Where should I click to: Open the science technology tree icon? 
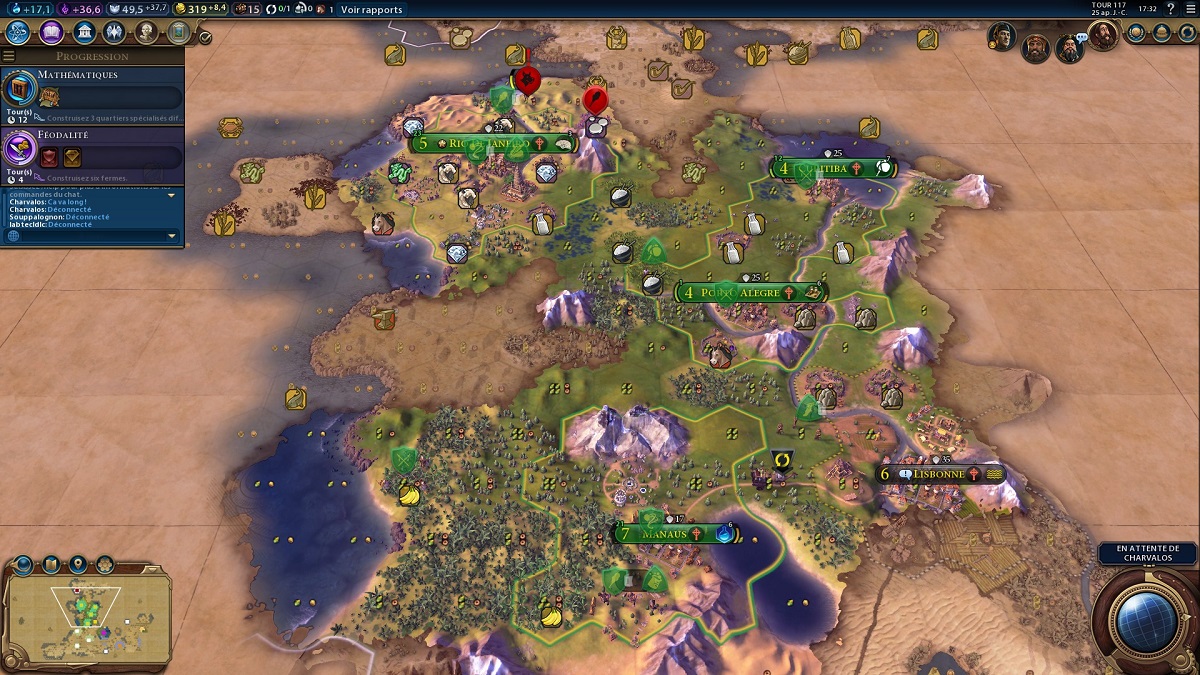pyautogui.click(x=18, y=33)
